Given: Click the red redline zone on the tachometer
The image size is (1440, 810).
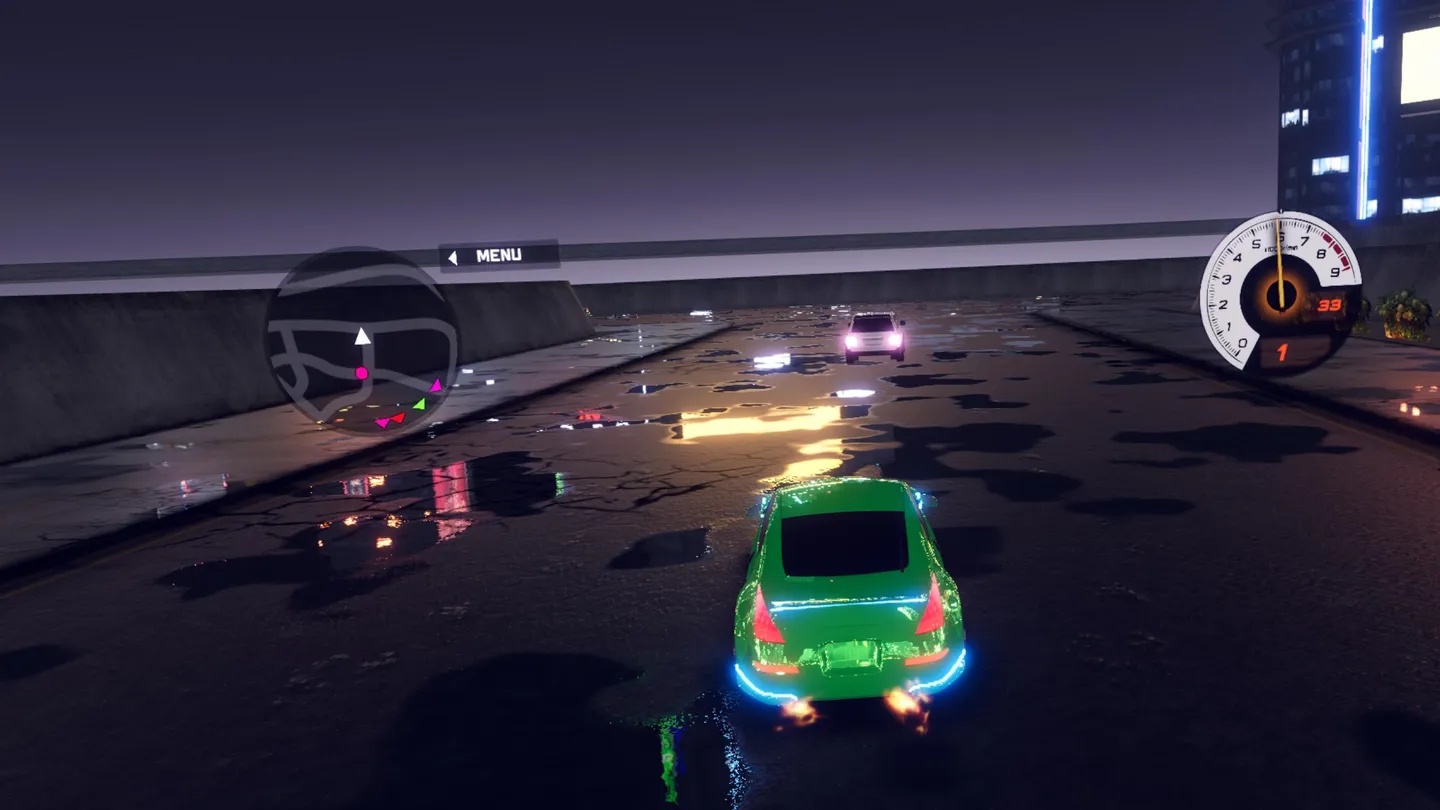Looking at the screenshot, I should [1337, 251].
